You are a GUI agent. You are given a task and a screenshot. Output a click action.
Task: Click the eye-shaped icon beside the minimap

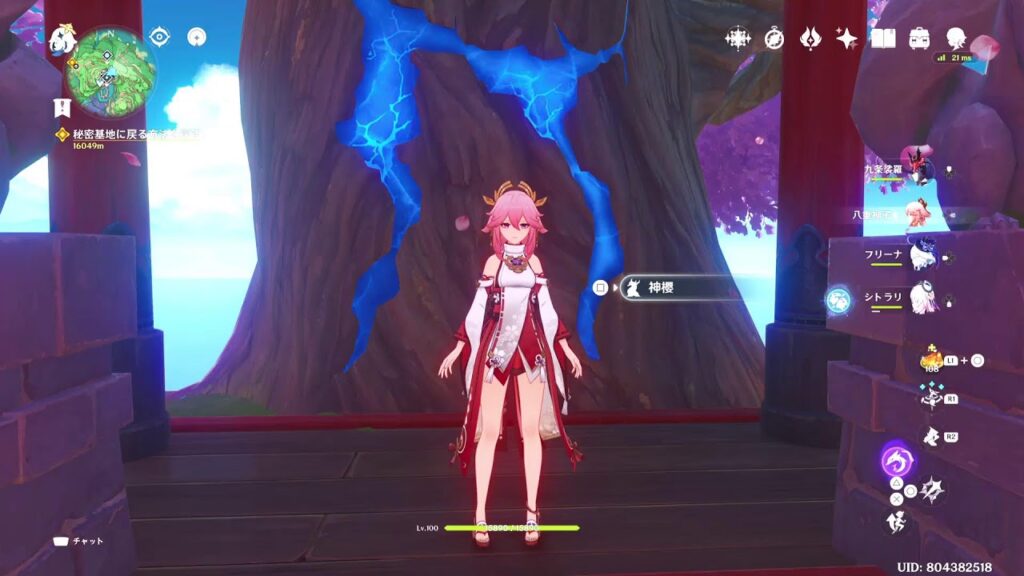159,37
